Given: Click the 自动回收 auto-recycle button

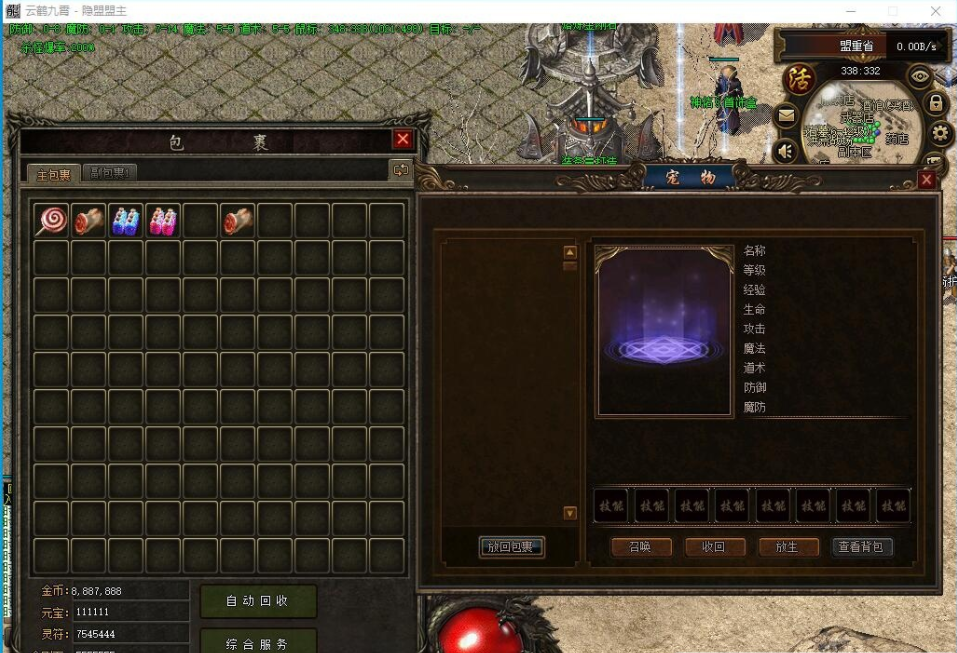Looking at the screenshot, I should [257, 601].
